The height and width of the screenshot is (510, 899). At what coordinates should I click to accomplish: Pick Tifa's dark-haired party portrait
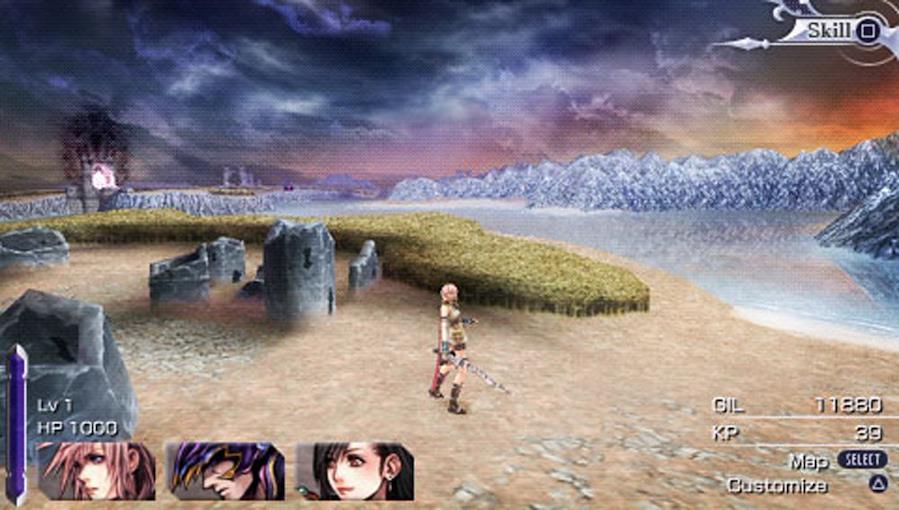(355, 471)
